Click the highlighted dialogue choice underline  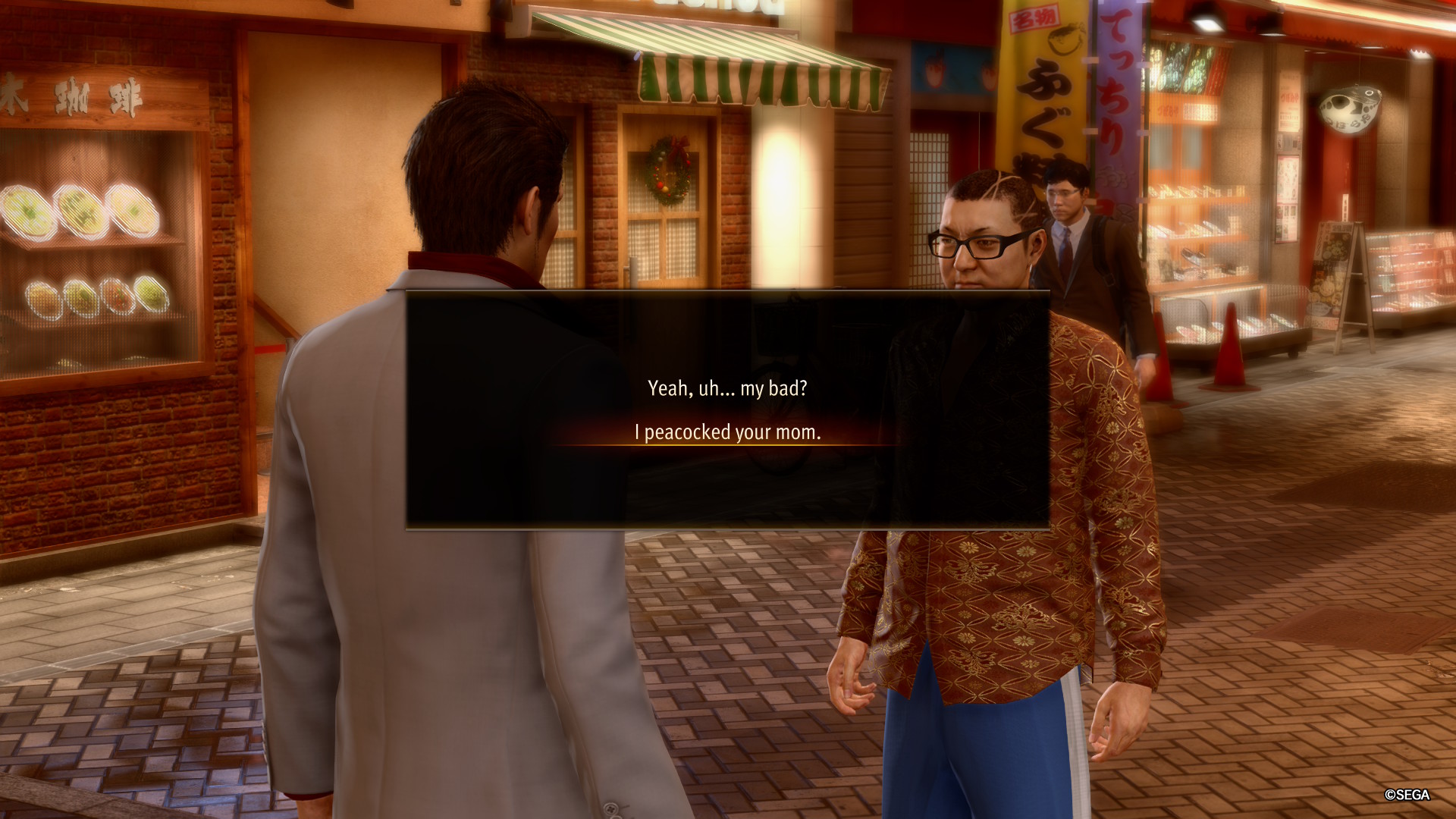728,444
